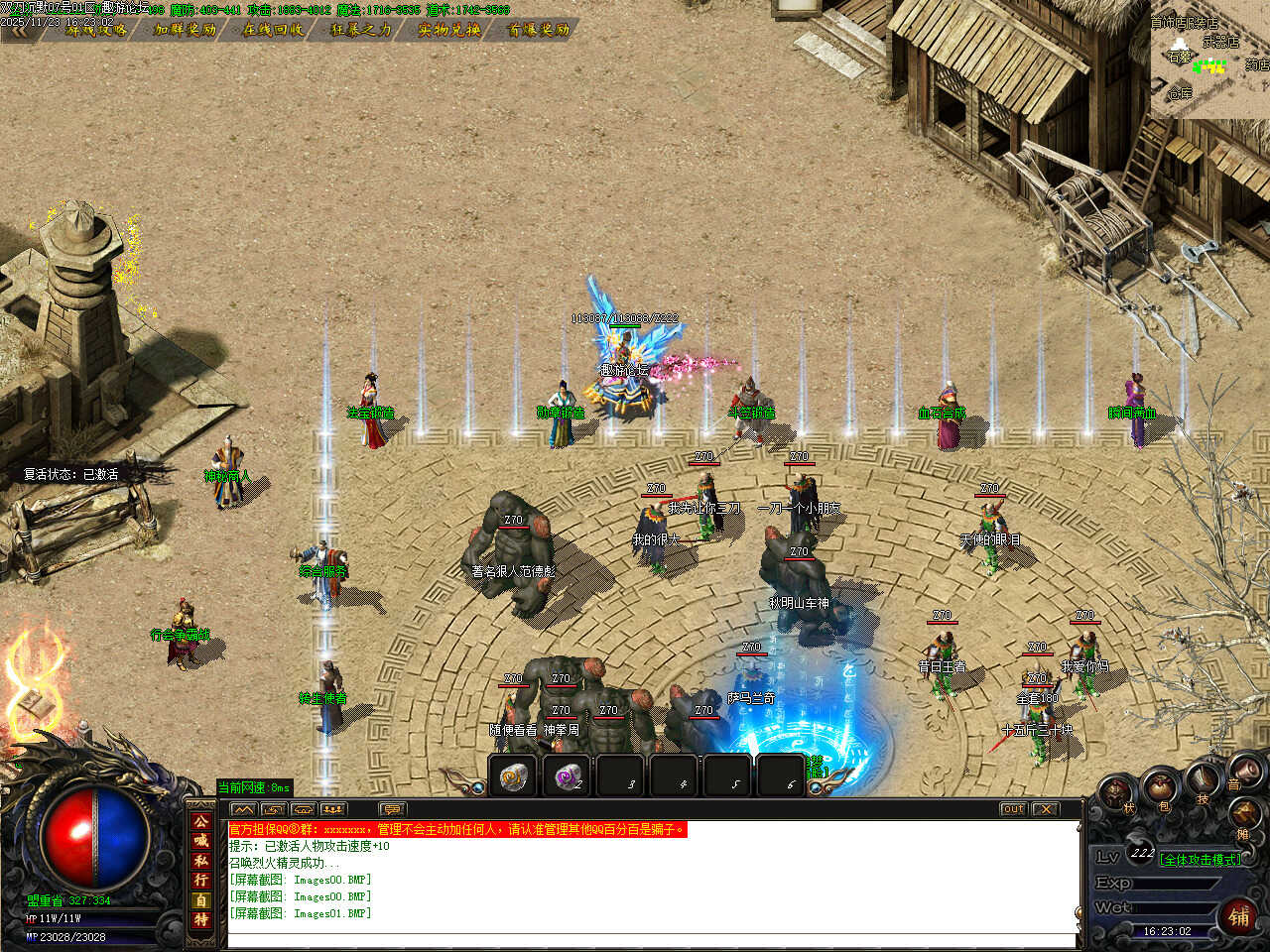Open the 首爆奖励 first-drop reward menu

coord(539,30)
